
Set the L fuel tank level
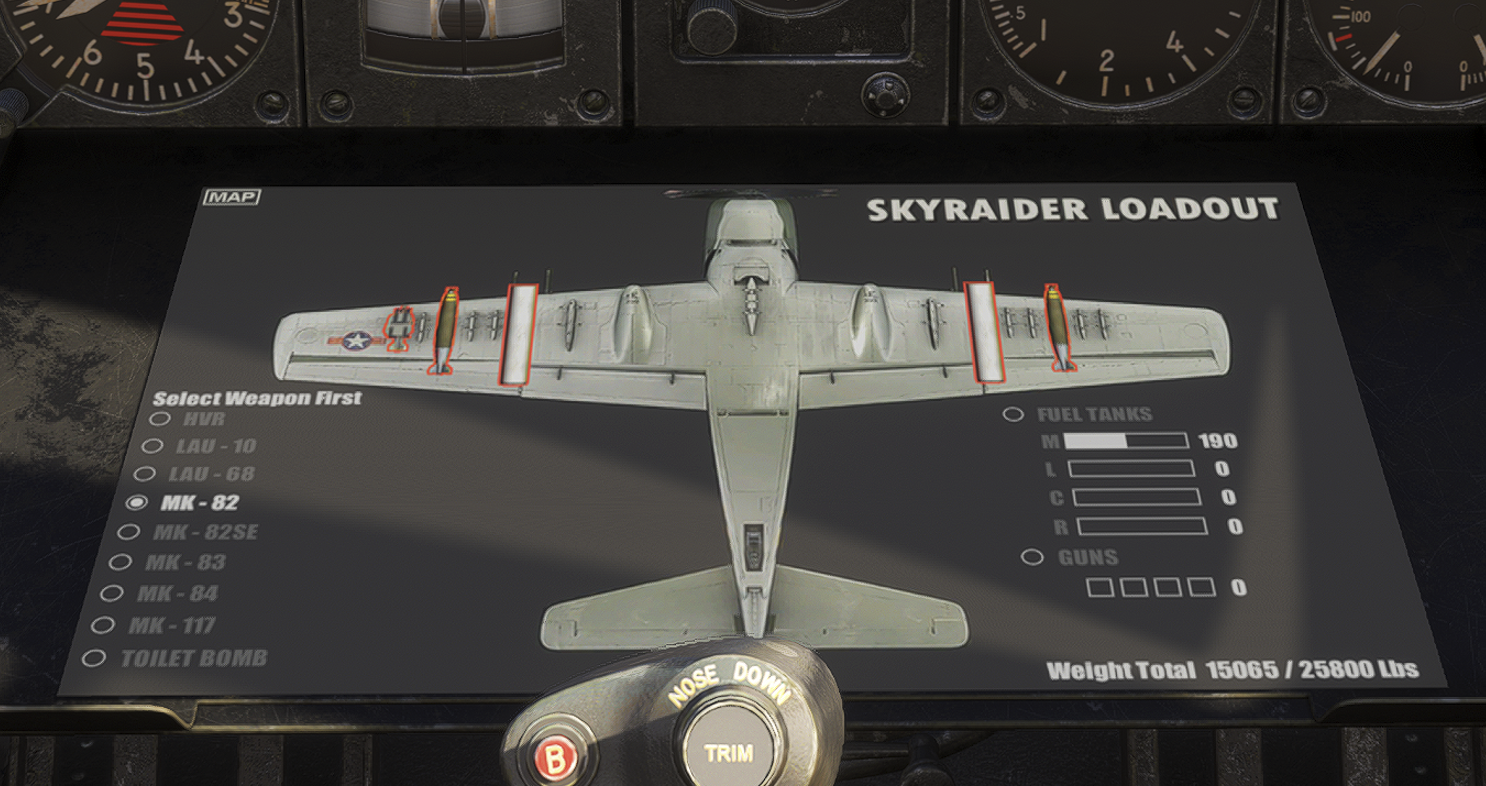(1131, 469)
